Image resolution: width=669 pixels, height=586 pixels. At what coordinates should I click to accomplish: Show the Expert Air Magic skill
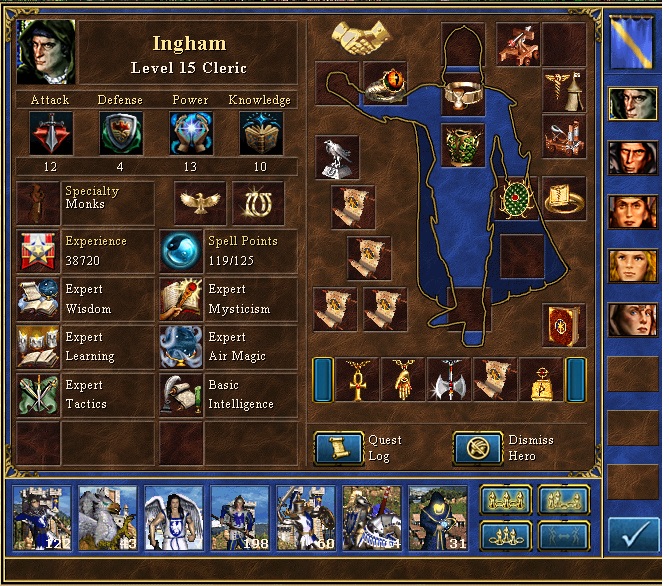tap(180, 347)
